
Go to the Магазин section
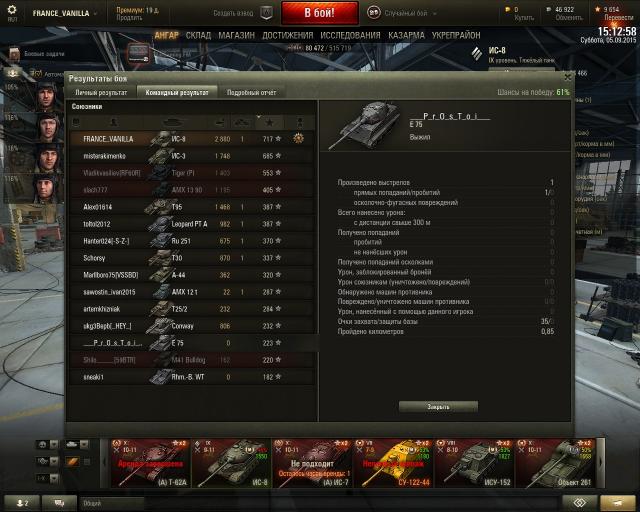tap(236, 34)
